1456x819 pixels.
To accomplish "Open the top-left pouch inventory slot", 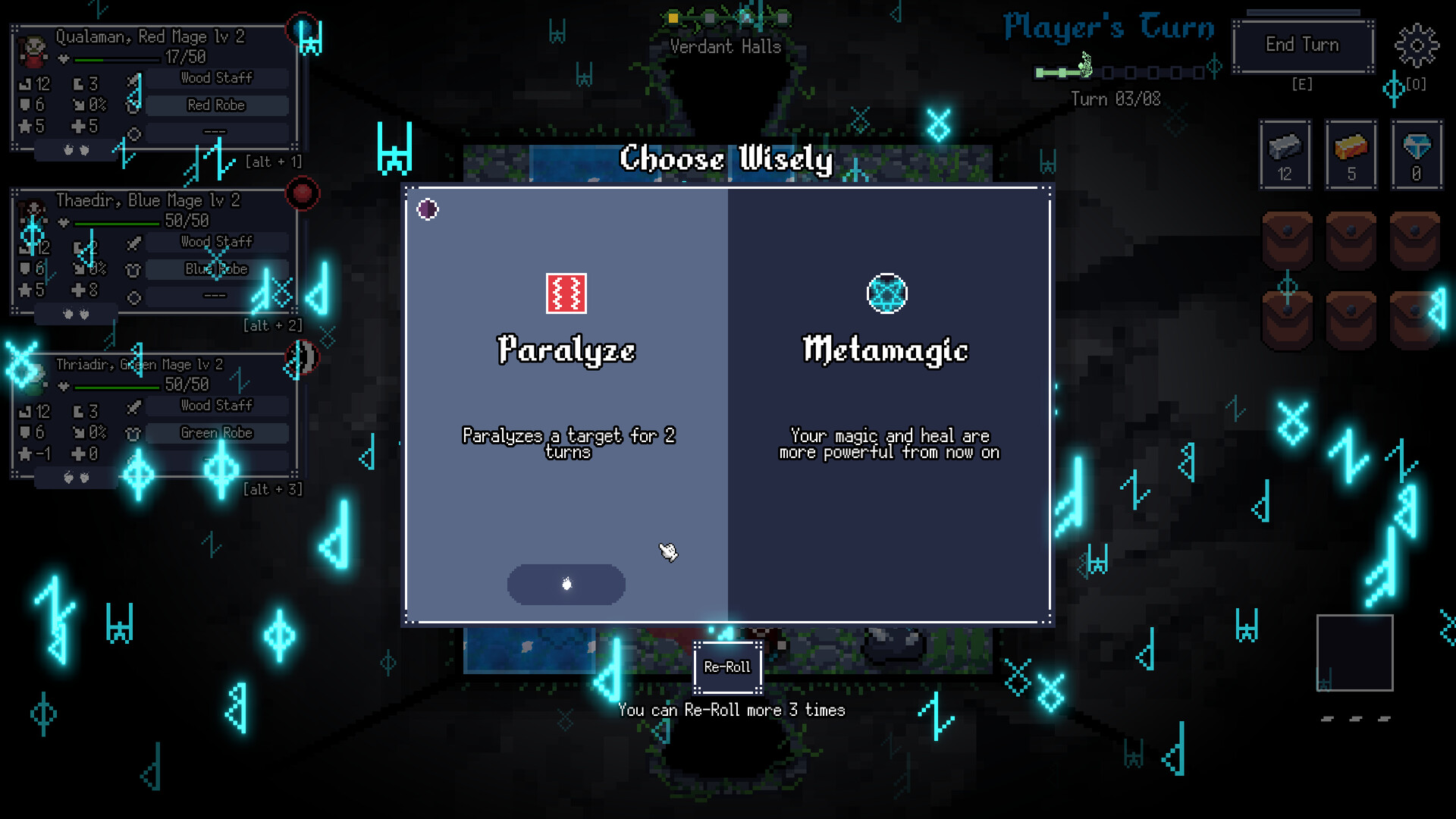I will [1288, 240].
